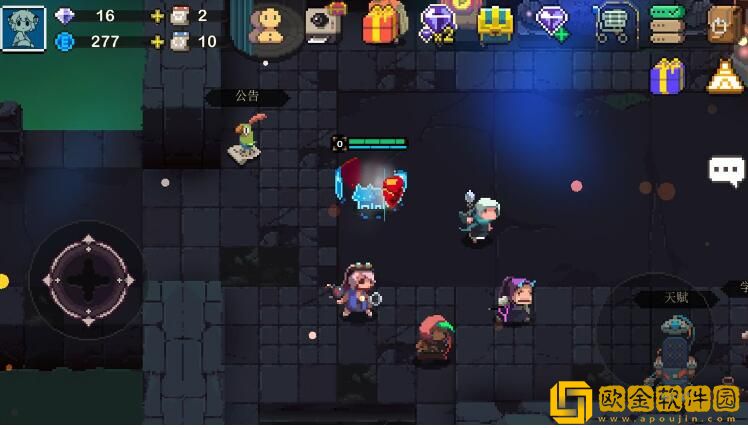Screen dimensions: 748x428
Task: Open the purple gift box
Action: [666, 76]
